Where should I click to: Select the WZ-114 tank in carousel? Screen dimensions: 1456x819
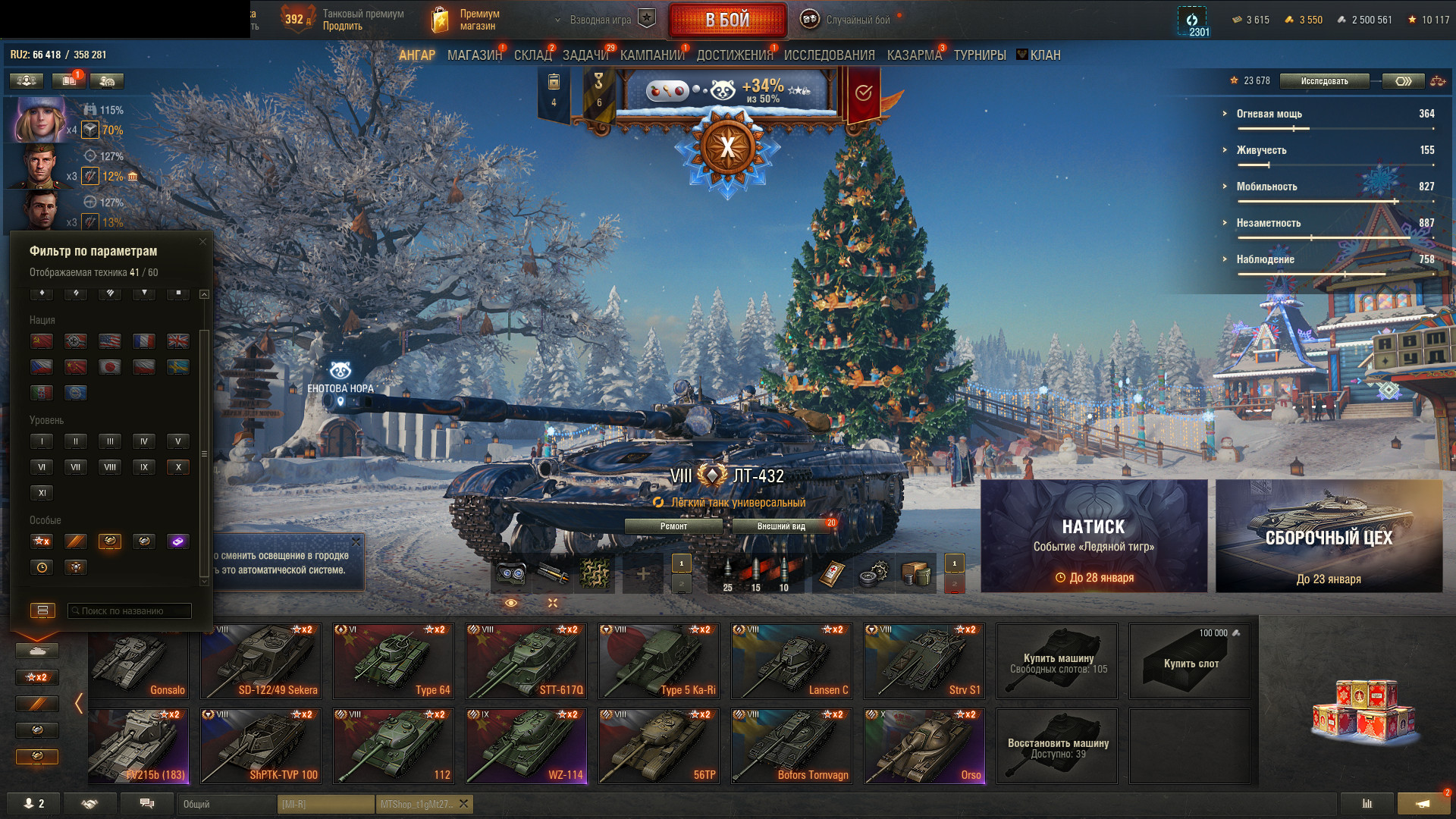(526, 746)
